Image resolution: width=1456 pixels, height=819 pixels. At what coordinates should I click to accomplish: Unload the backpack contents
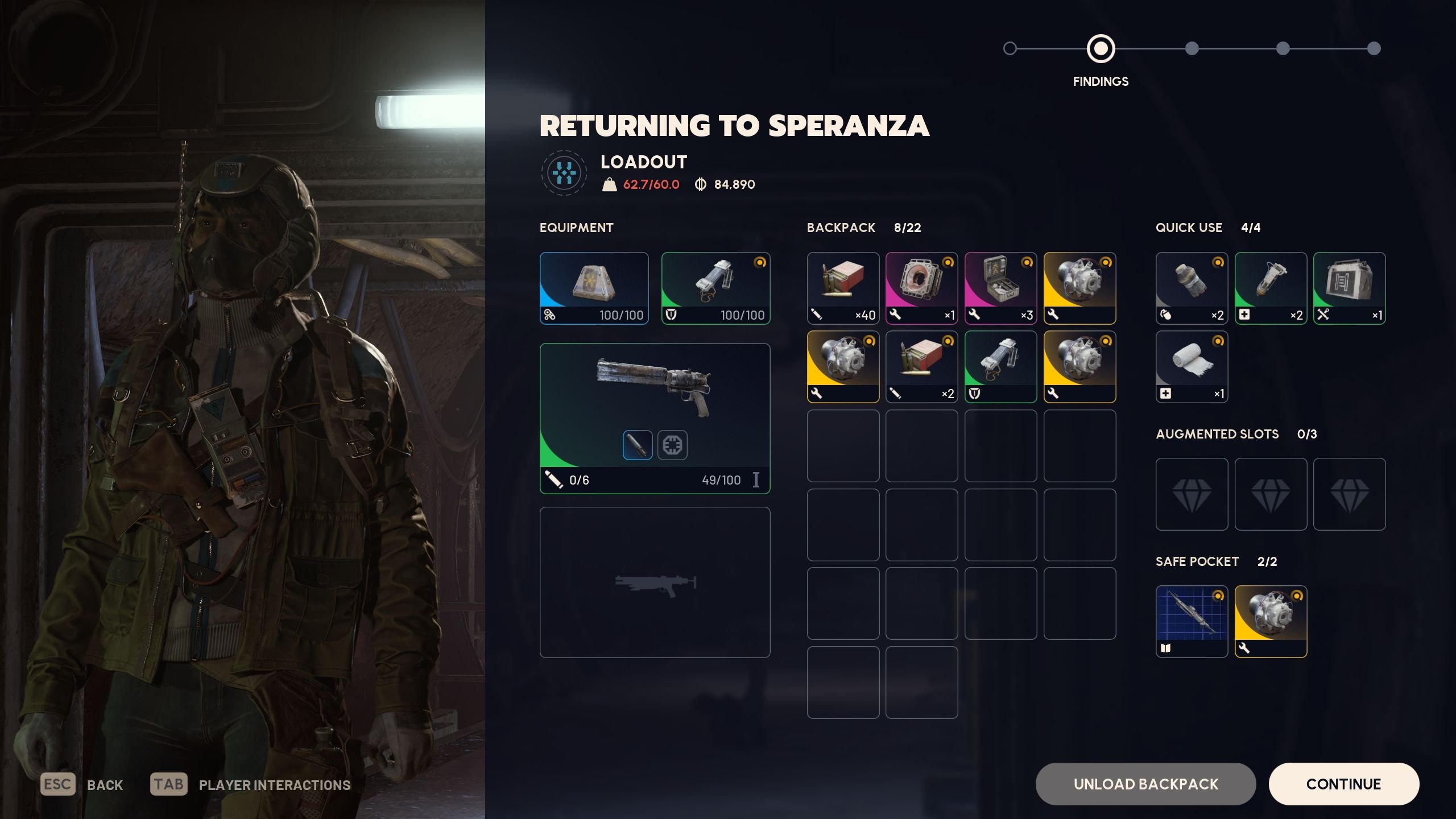coord(1145,784)
